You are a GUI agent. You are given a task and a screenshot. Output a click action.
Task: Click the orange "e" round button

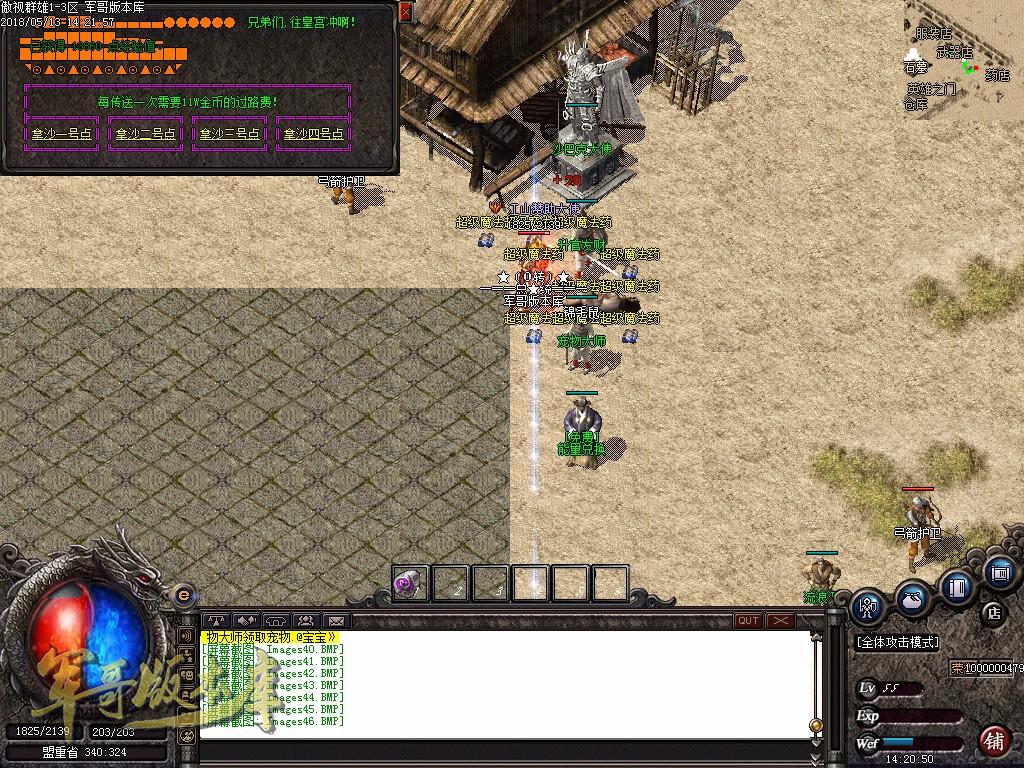pyautogui.click(x=183, y=595)
